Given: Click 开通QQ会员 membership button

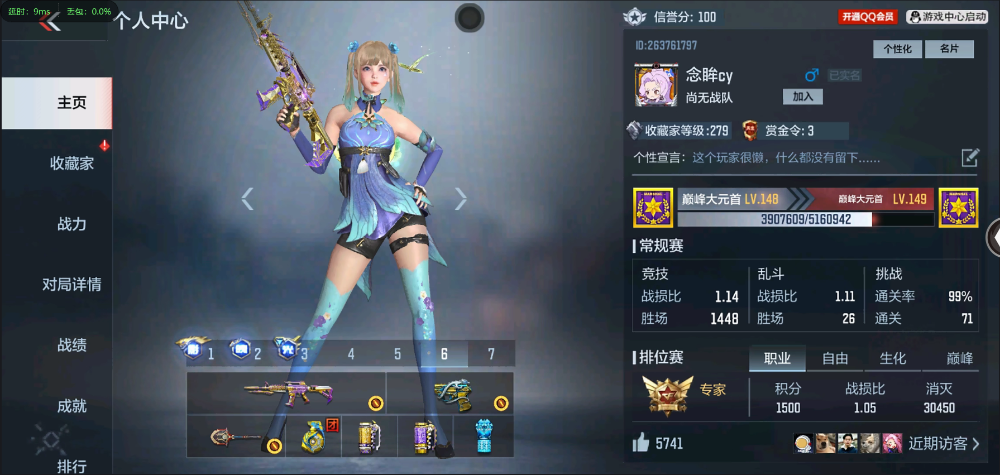Looking at the screenshot, I should (868, 17).
